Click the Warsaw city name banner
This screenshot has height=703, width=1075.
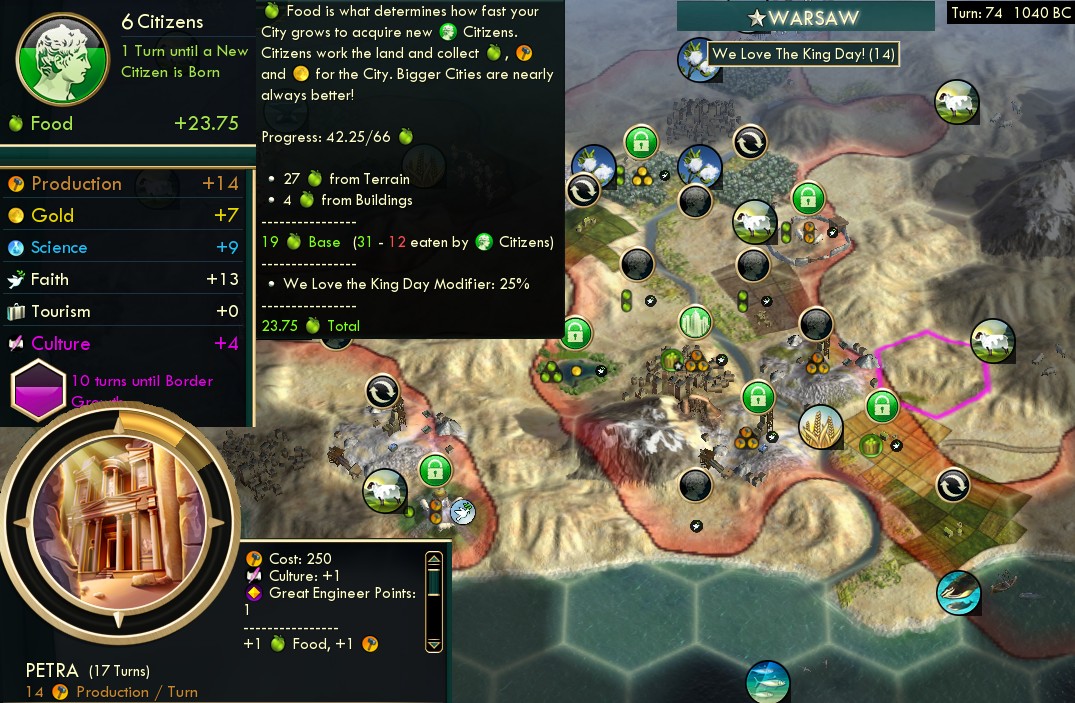click(810, 17)
